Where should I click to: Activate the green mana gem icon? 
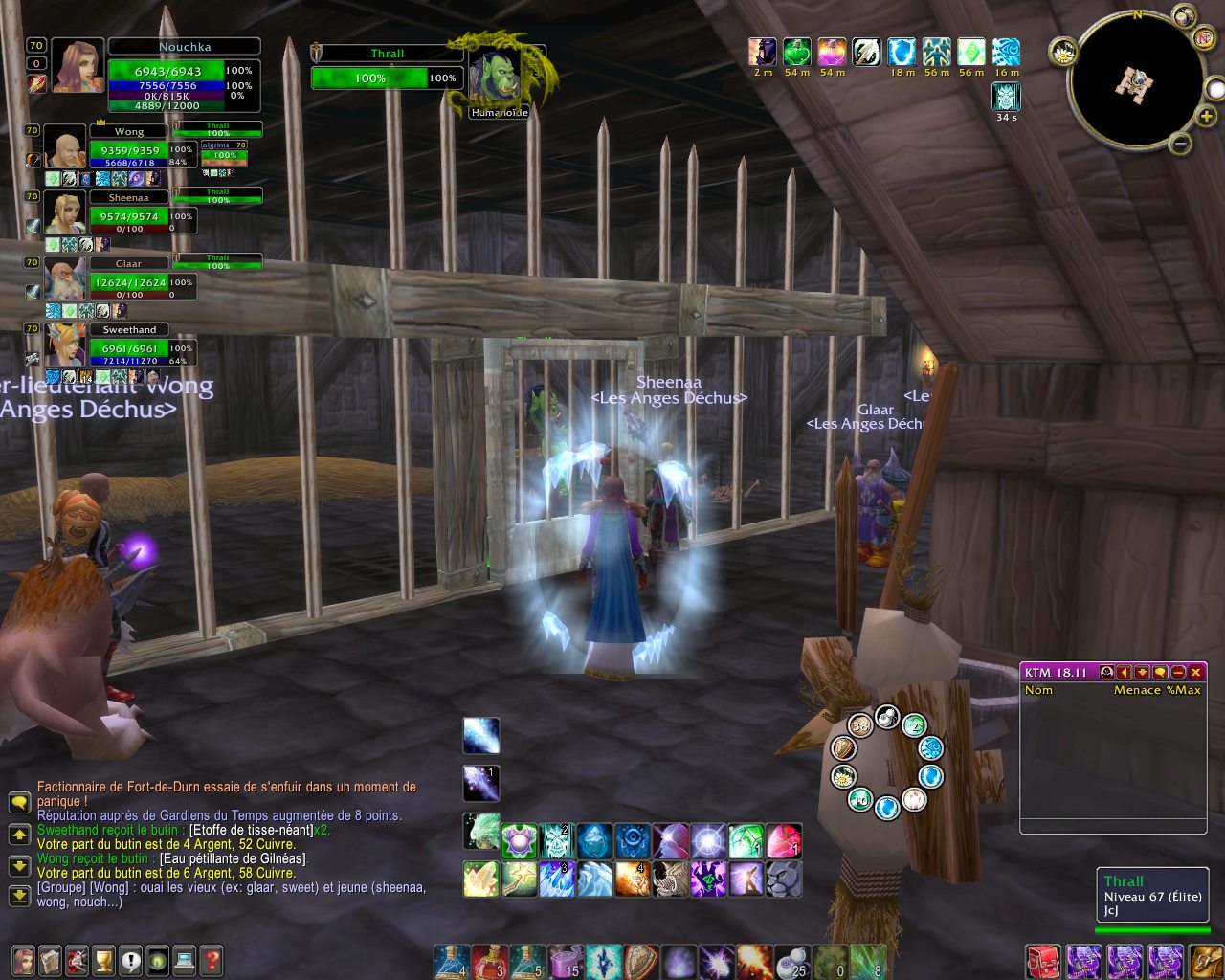click(746, 841)
